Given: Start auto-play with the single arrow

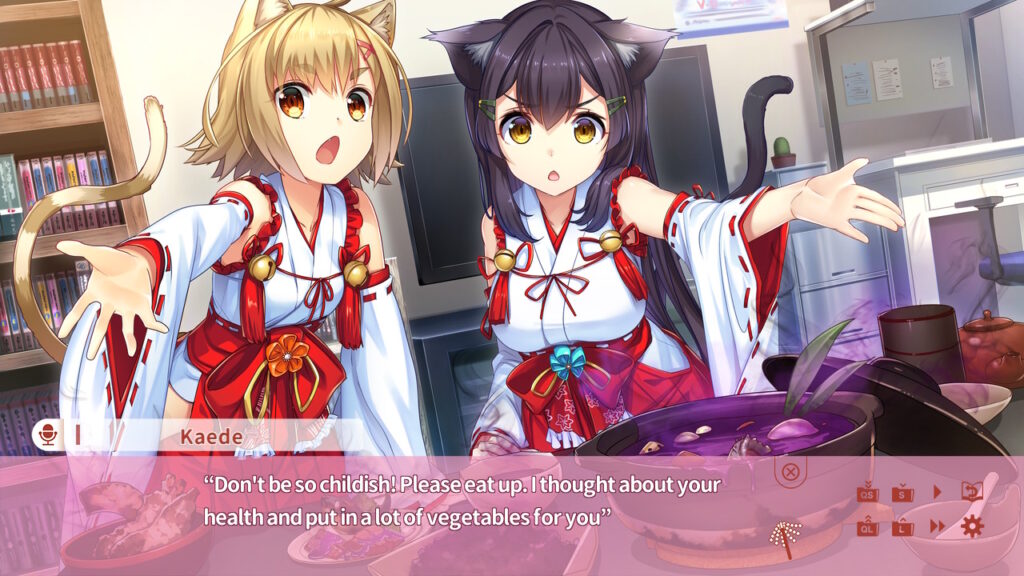Looking at the screenshot, I should 938,492.
